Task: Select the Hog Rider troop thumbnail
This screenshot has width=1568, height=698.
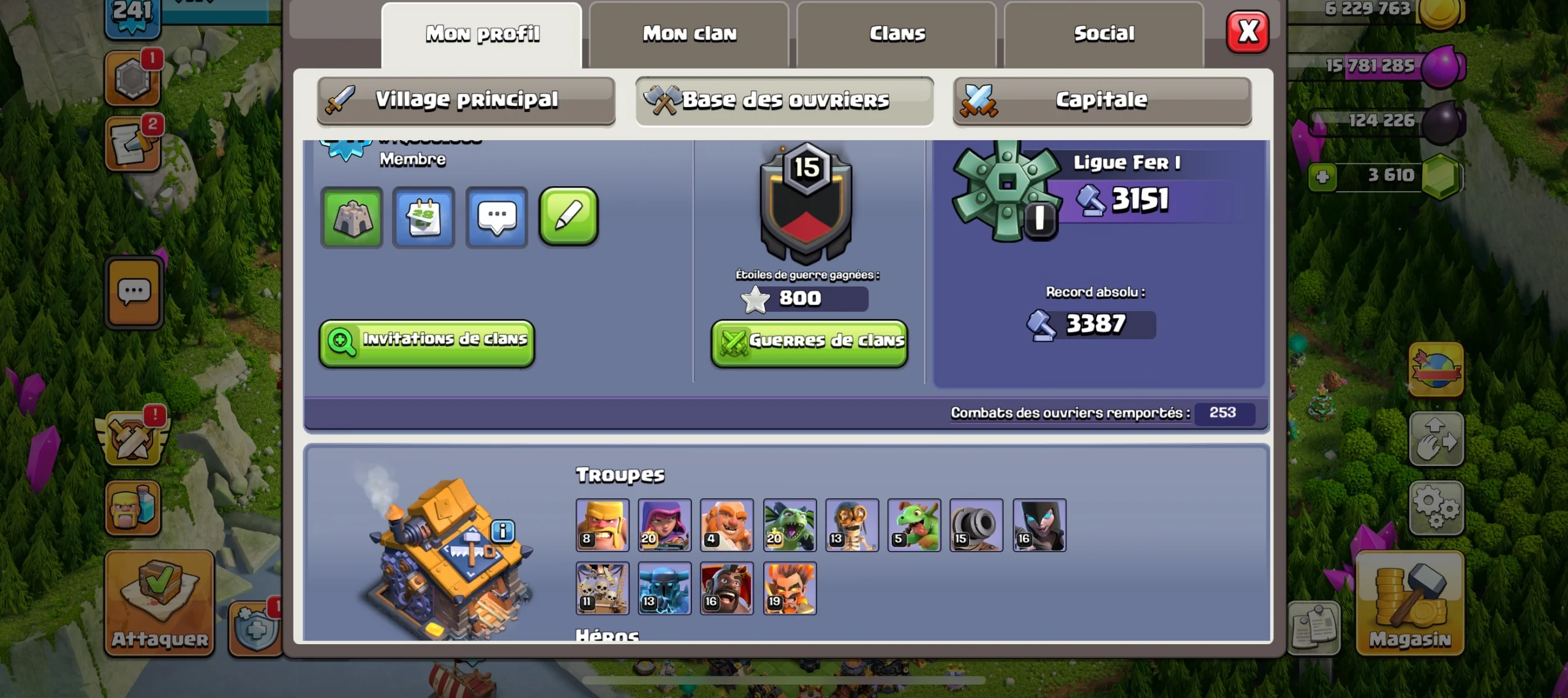Action: 727,588
